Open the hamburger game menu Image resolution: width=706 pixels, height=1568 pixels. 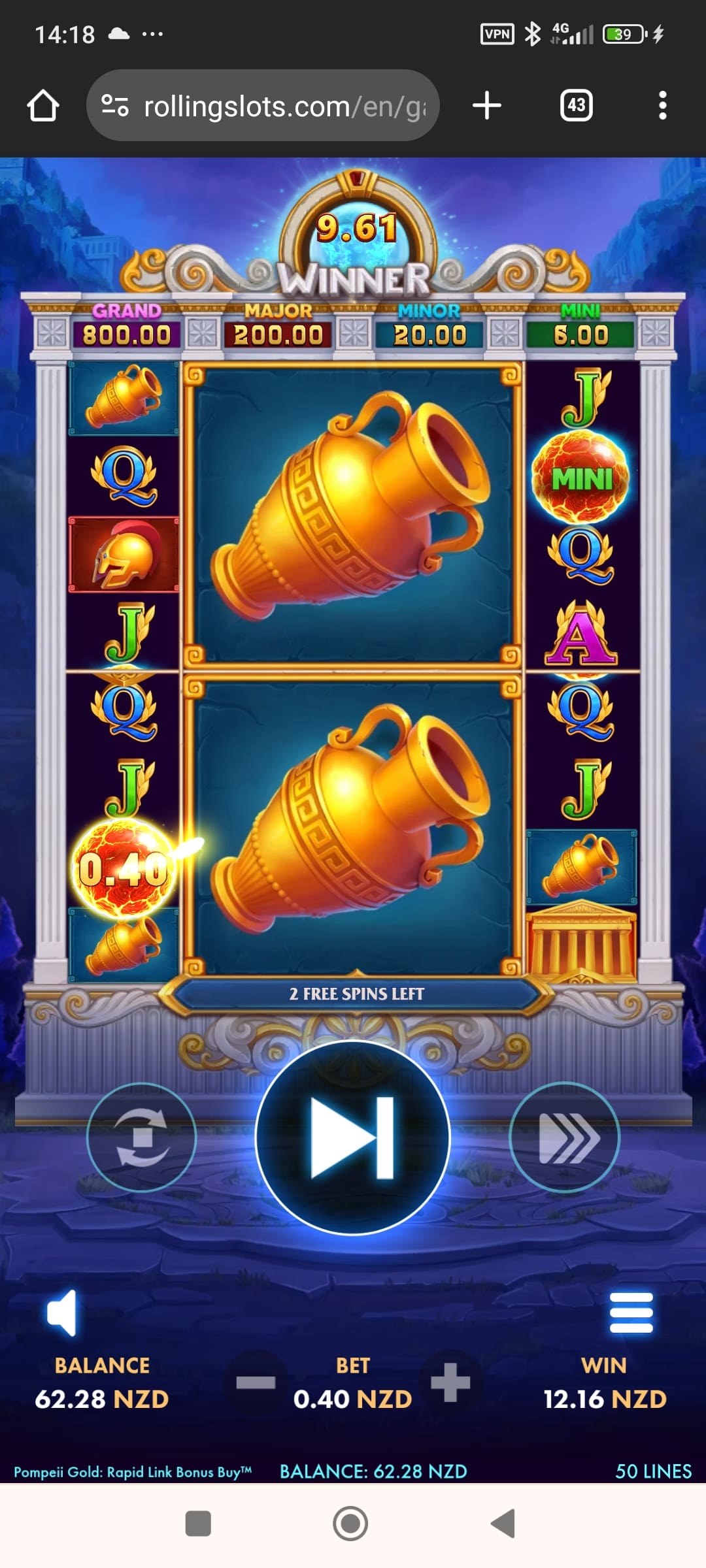[x=631, y=1313]
